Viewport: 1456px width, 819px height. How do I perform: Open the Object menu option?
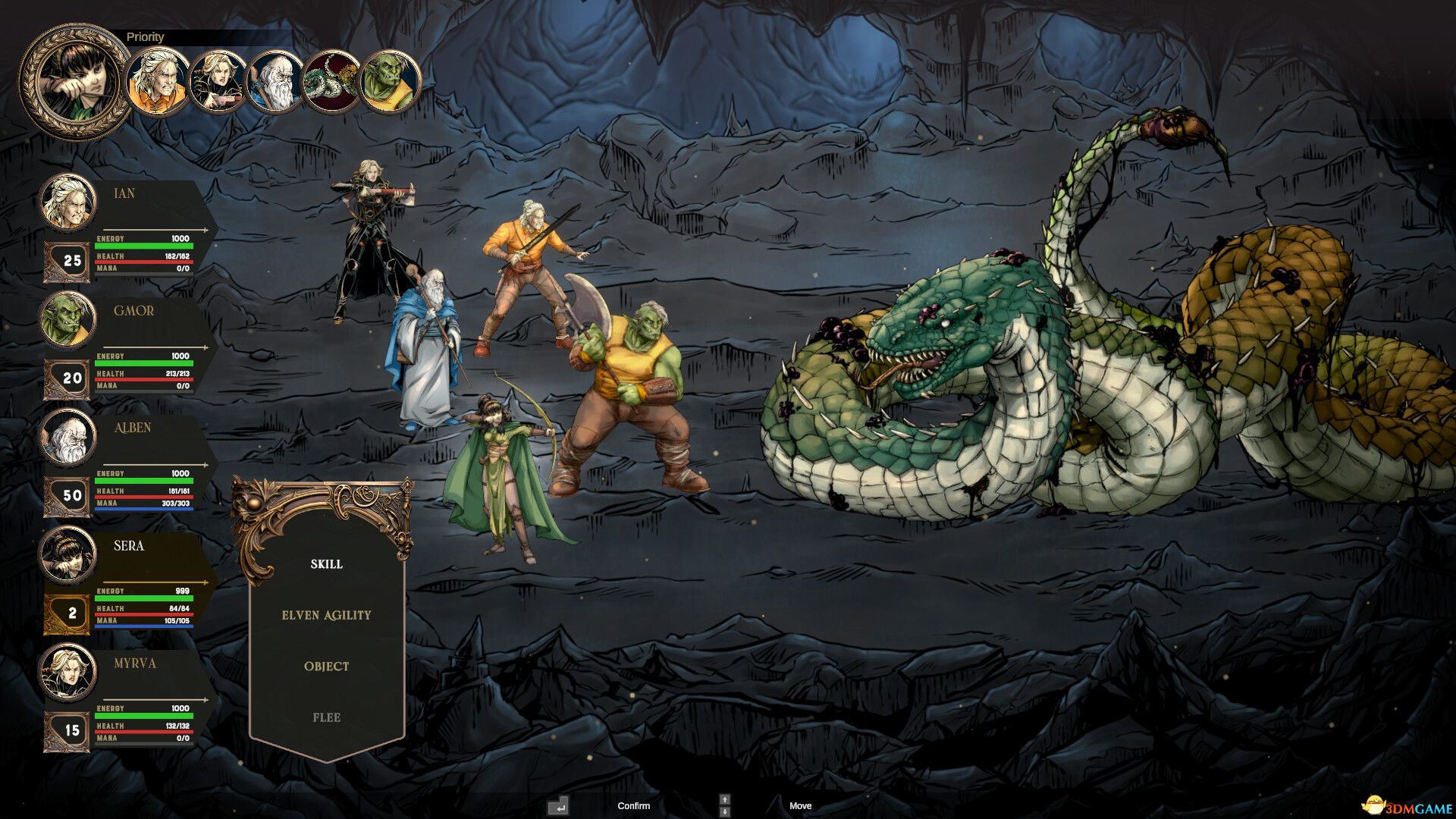326,667
